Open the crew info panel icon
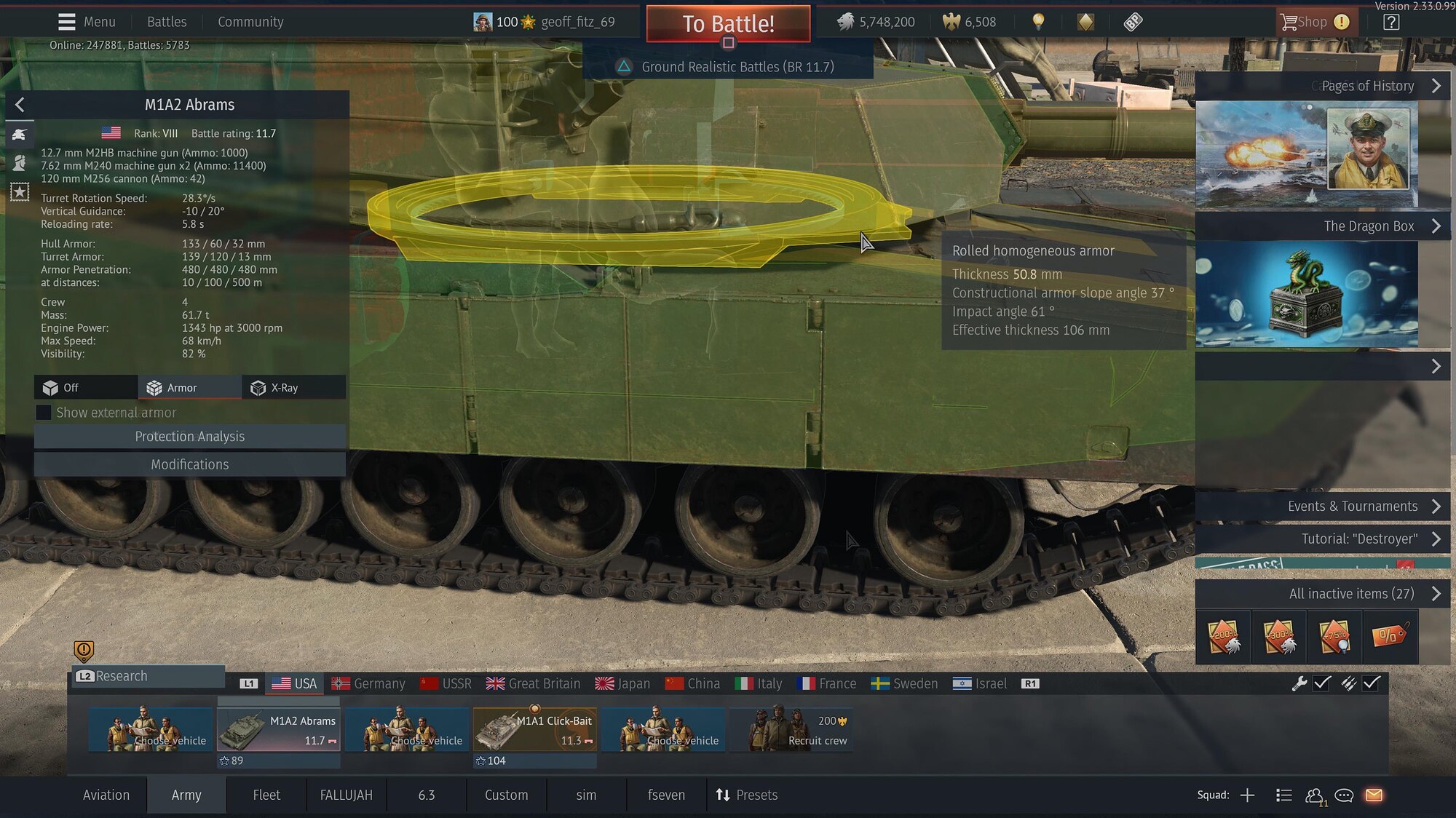1456x818 pixels. click(x=20, y=163)
